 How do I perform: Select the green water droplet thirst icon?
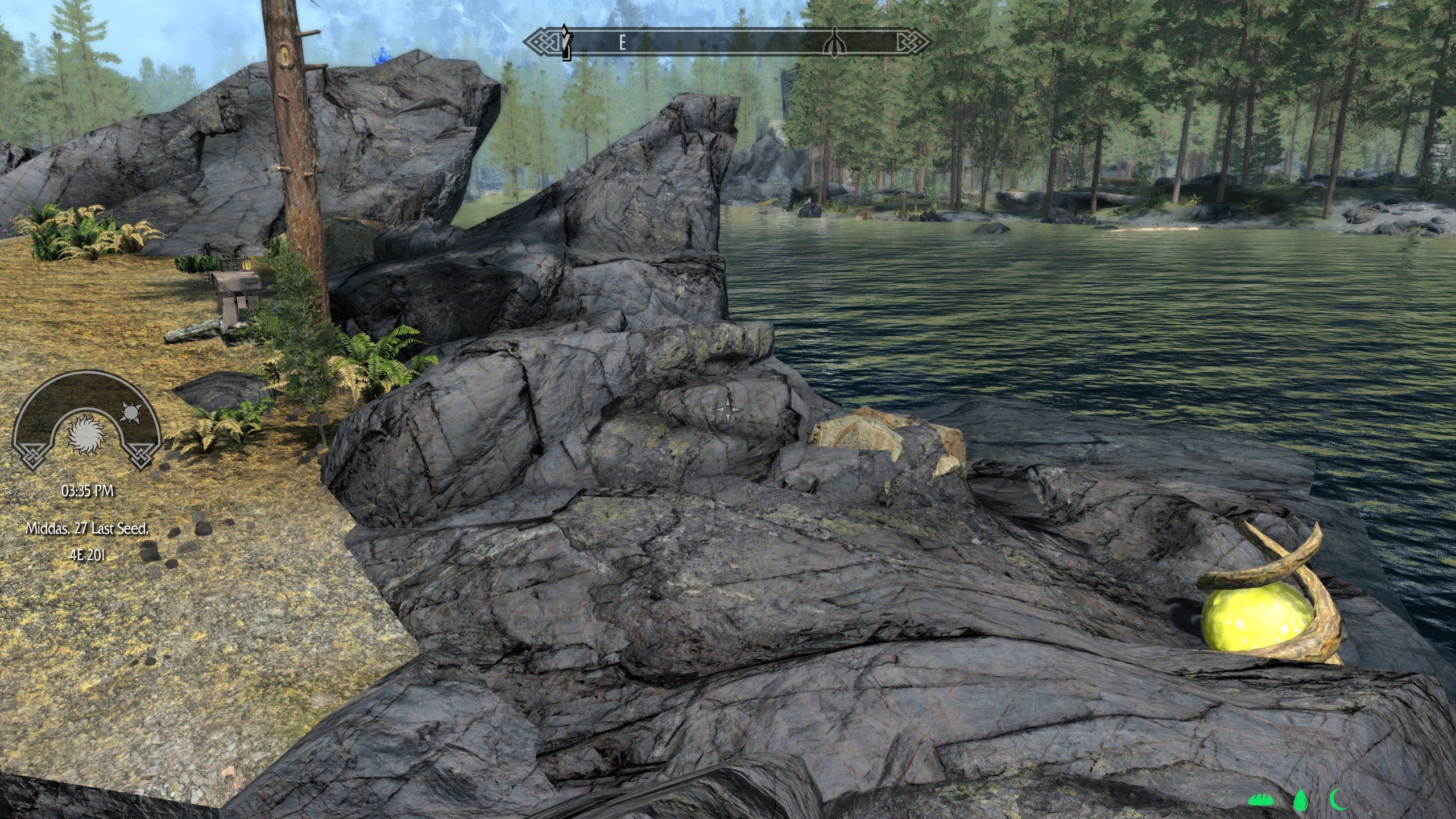pyautogui.click(x=1300, y=801)
